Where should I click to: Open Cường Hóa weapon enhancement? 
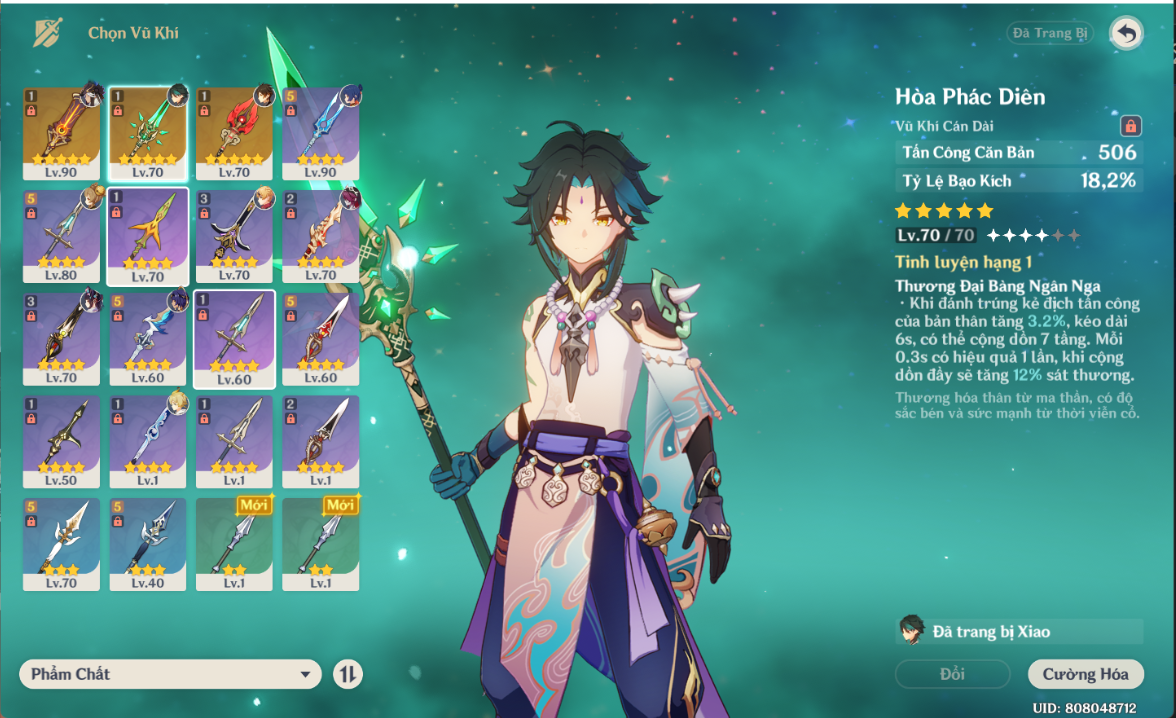point(1085,674)
